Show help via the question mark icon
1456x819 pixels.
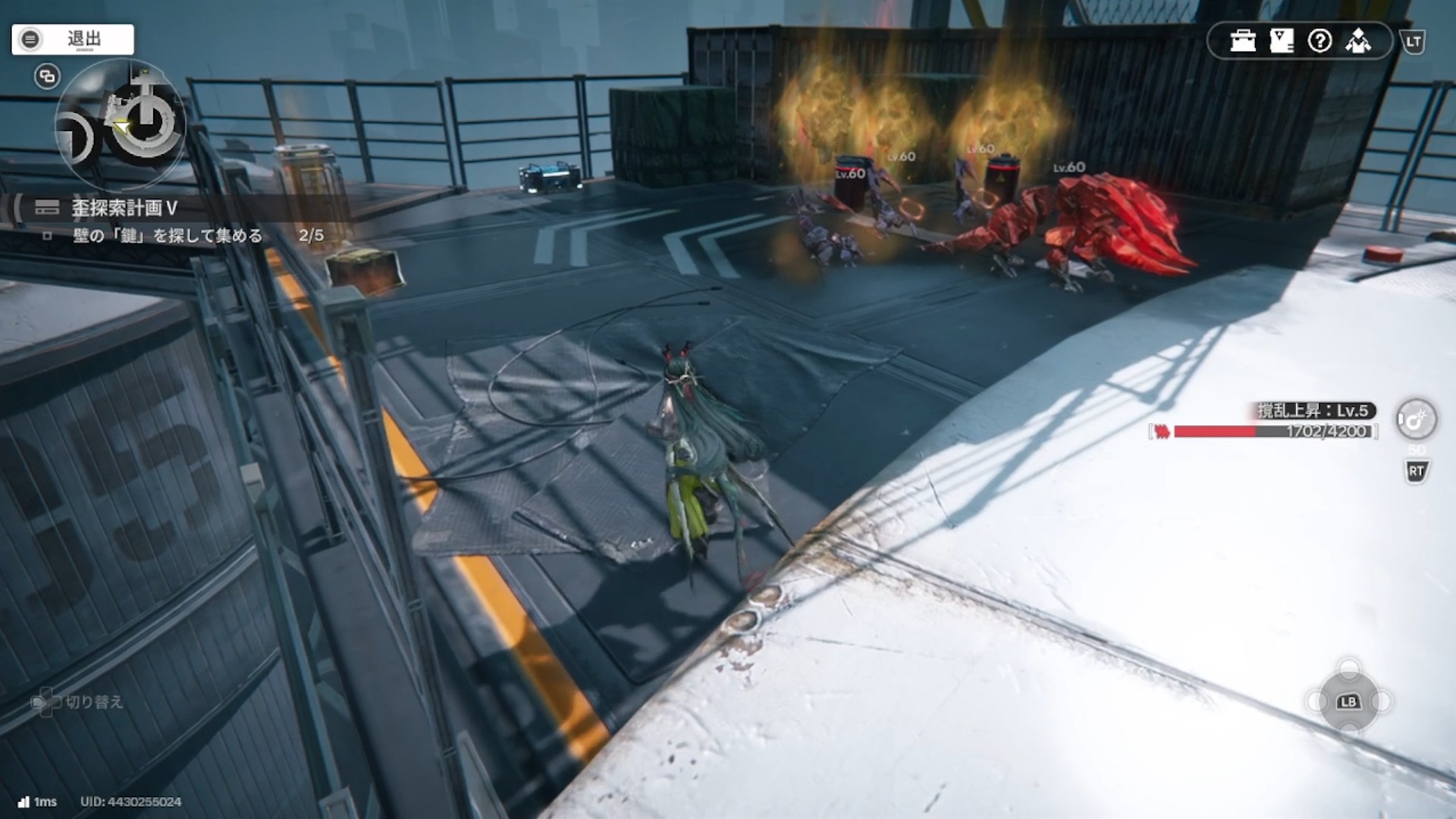click(x=1320, y=41)
